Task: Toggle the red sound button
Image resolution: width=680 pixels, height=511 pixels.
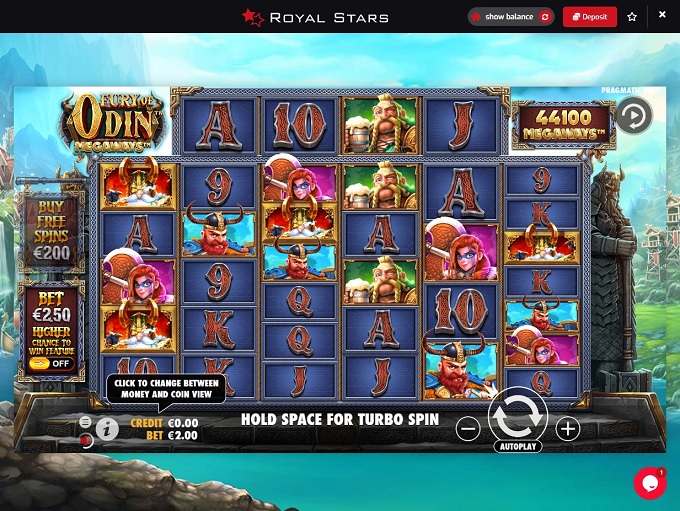Action: (x=86, y=438)
